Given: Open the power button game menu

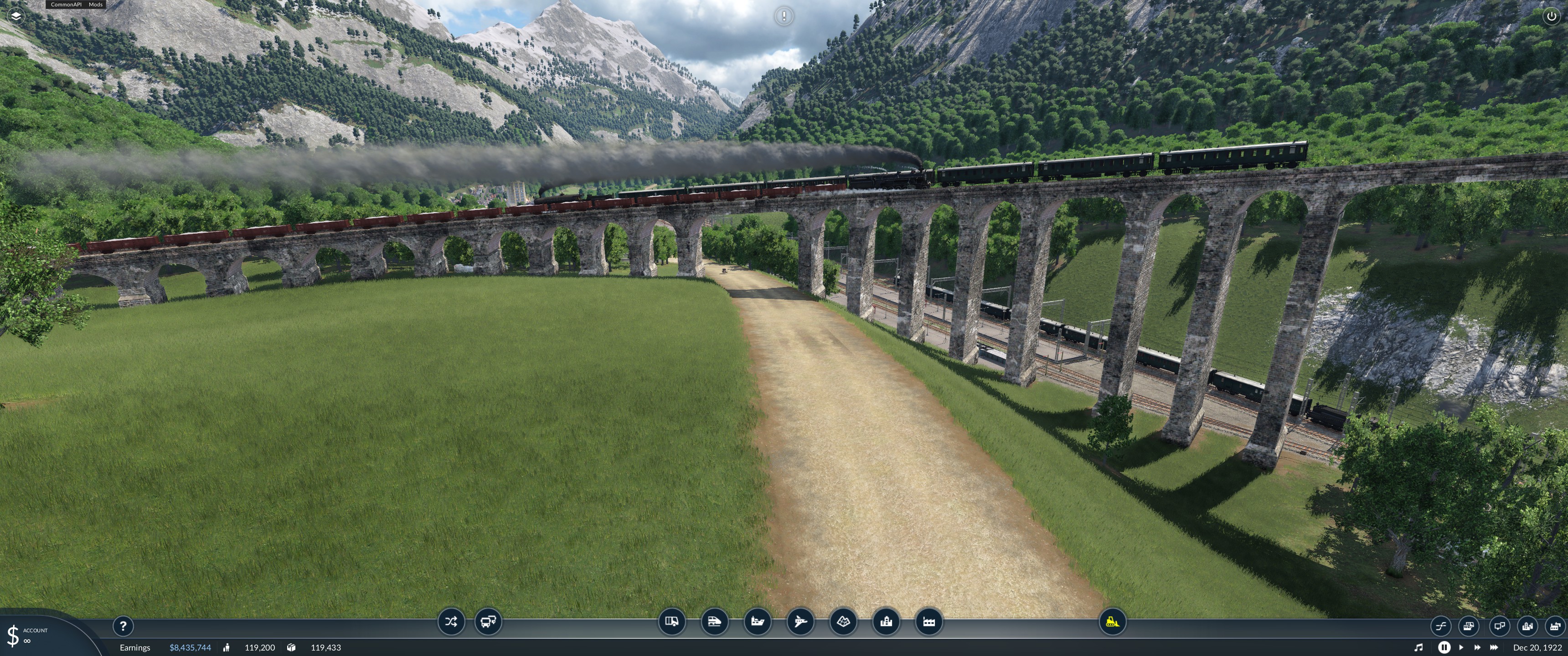Looking at the screenshot, I should tap(1551, 16).
